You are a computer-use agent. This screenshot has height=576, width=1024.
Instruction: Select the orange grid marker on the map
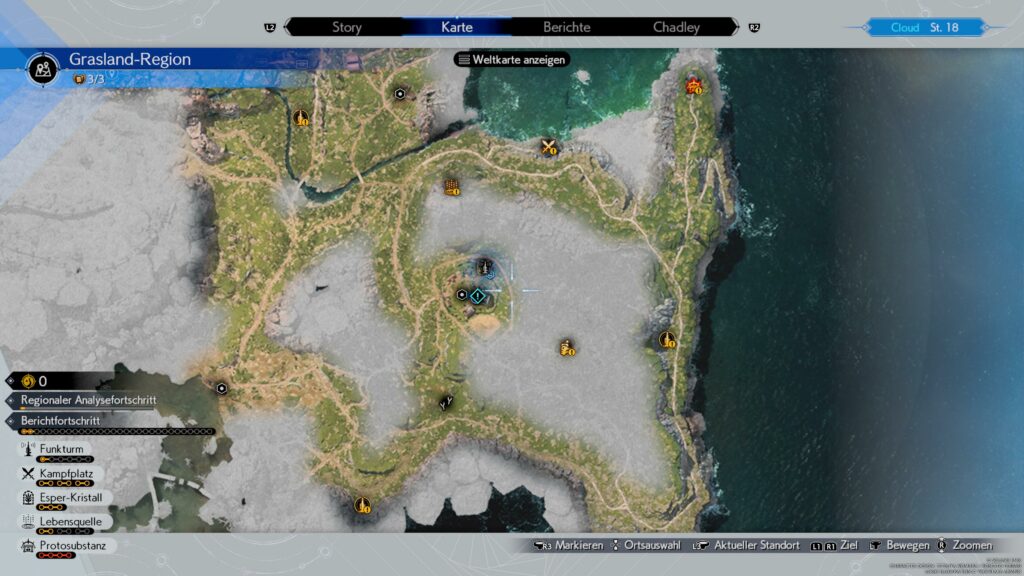click(x=452, y=187)
